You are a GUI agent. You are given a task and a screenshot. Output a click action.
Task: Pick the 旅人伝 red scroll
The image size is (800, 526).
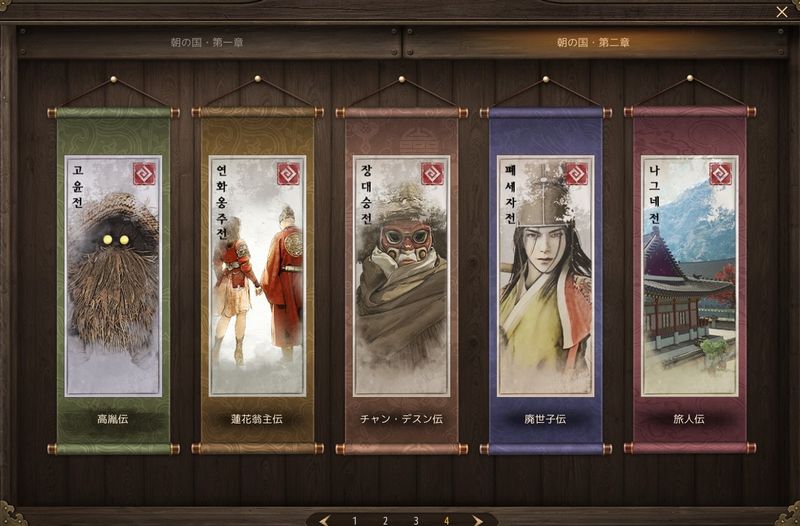[689, 280]
